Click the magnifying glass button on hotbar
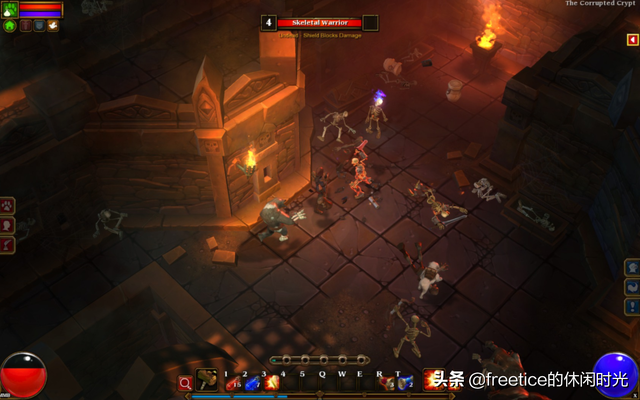 click(x=185, y=382)
